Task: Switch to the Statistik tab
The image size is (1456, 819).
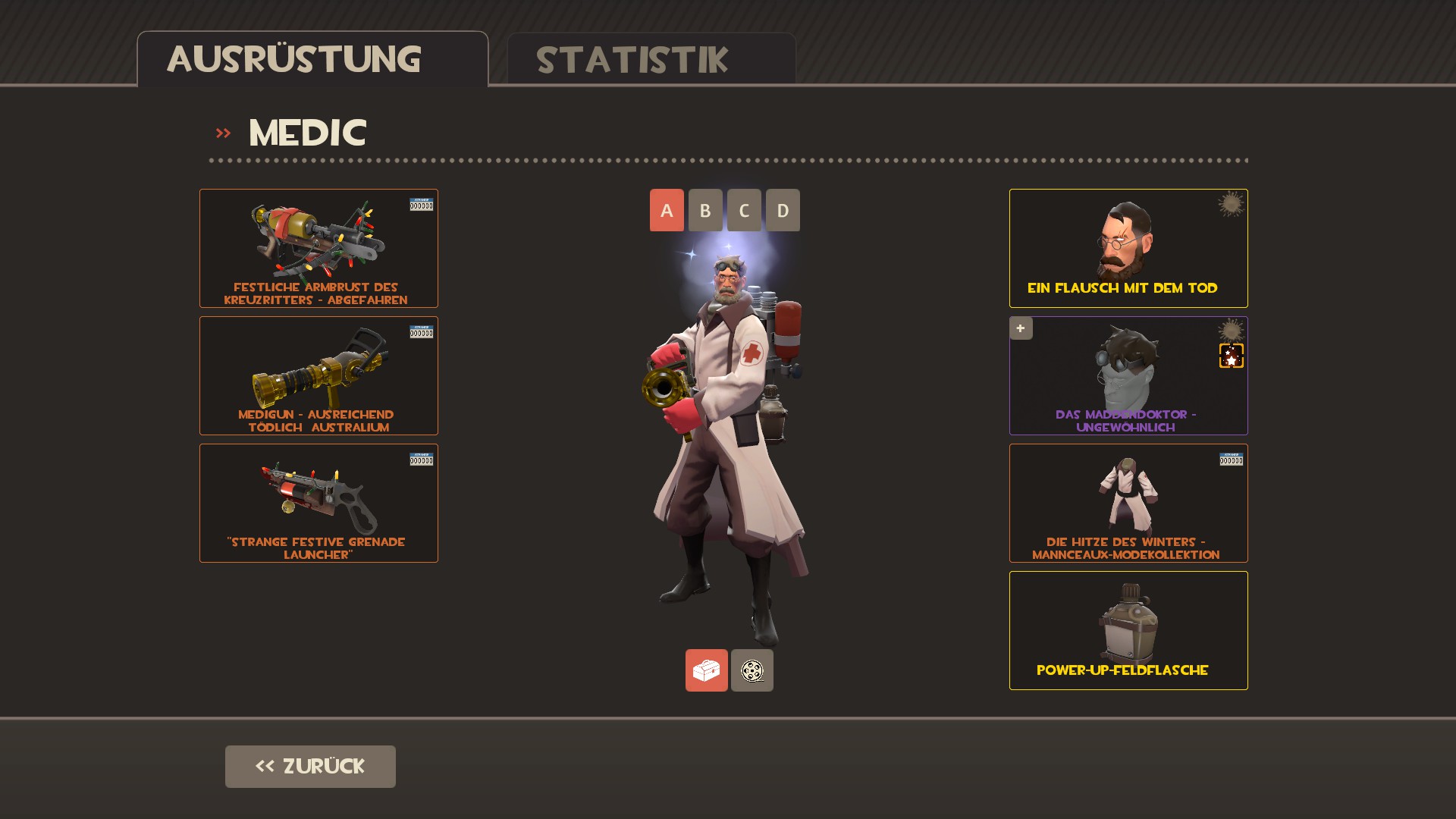Action: pyautogui.click(x=651, y=59)
